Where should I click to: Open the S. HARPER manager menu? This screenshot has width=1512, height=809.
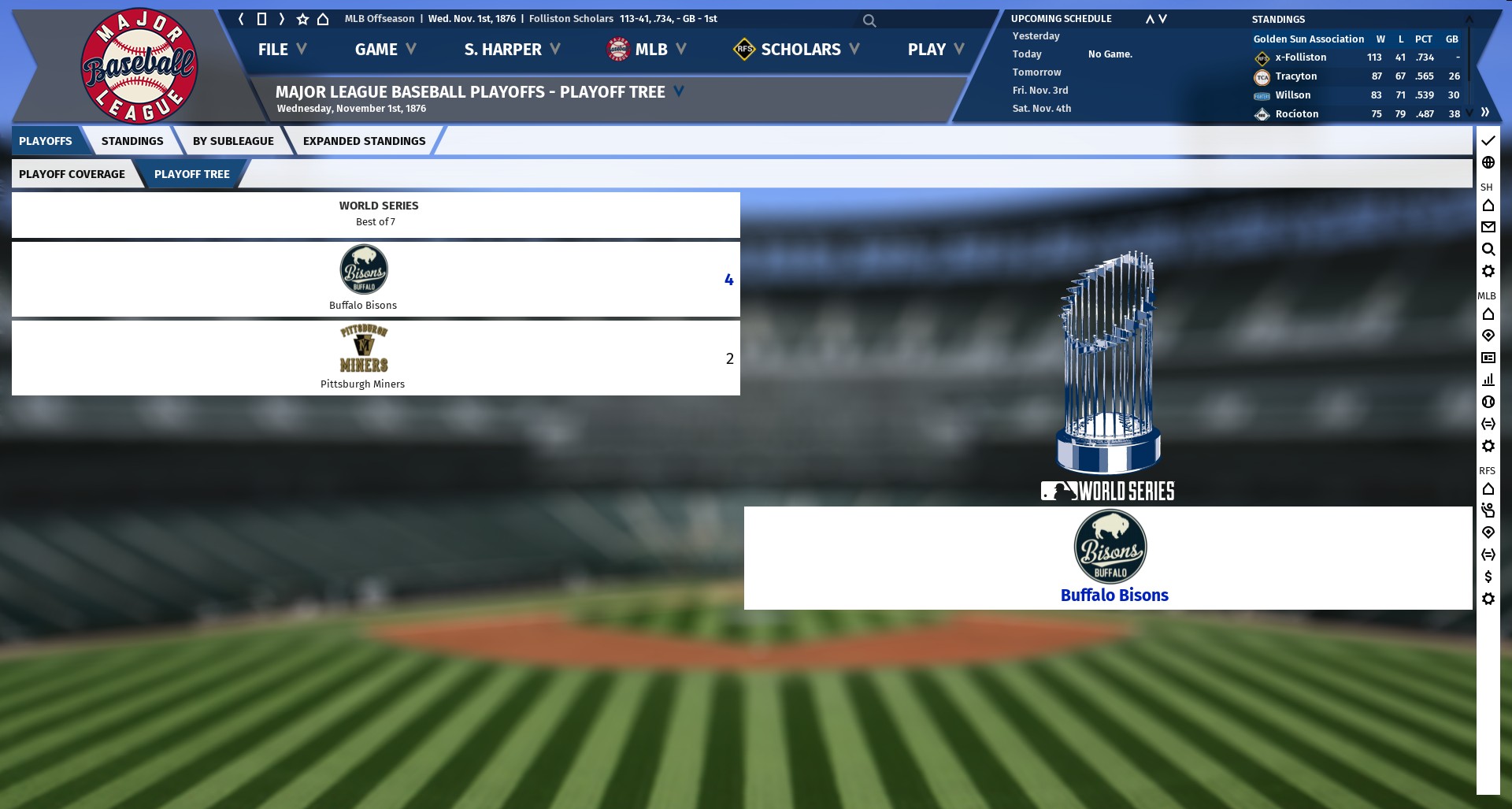pos(512,50)
